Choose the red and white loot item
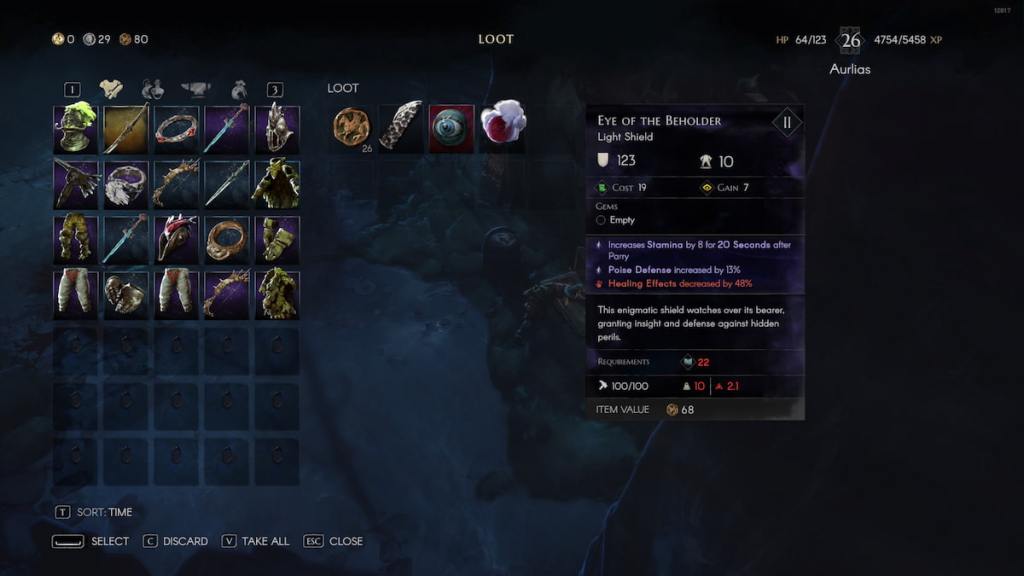Image resolution: width=1024 pixels, height=576 pixels. pos(502,124)
